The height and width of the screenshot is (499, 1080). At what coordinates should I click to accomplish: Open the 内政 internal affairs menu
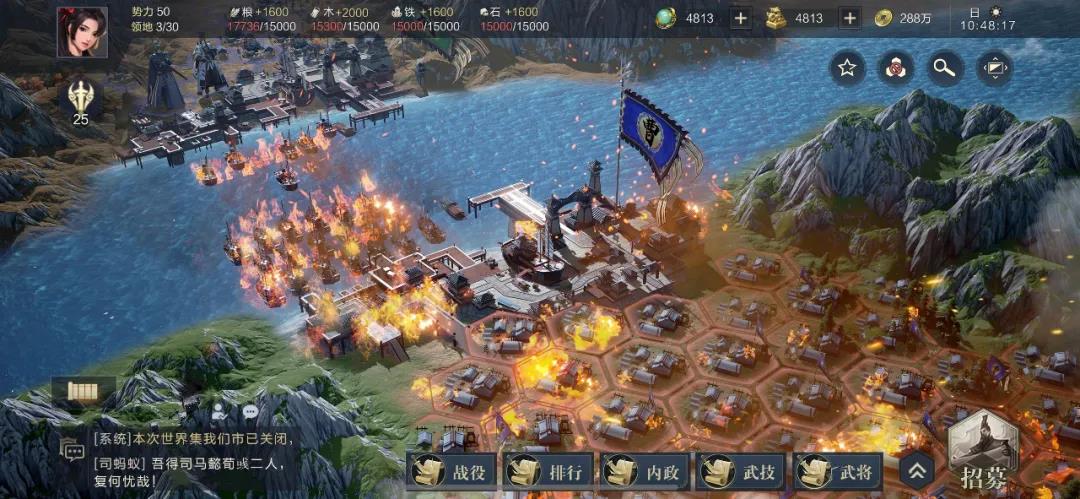[647, 470]
